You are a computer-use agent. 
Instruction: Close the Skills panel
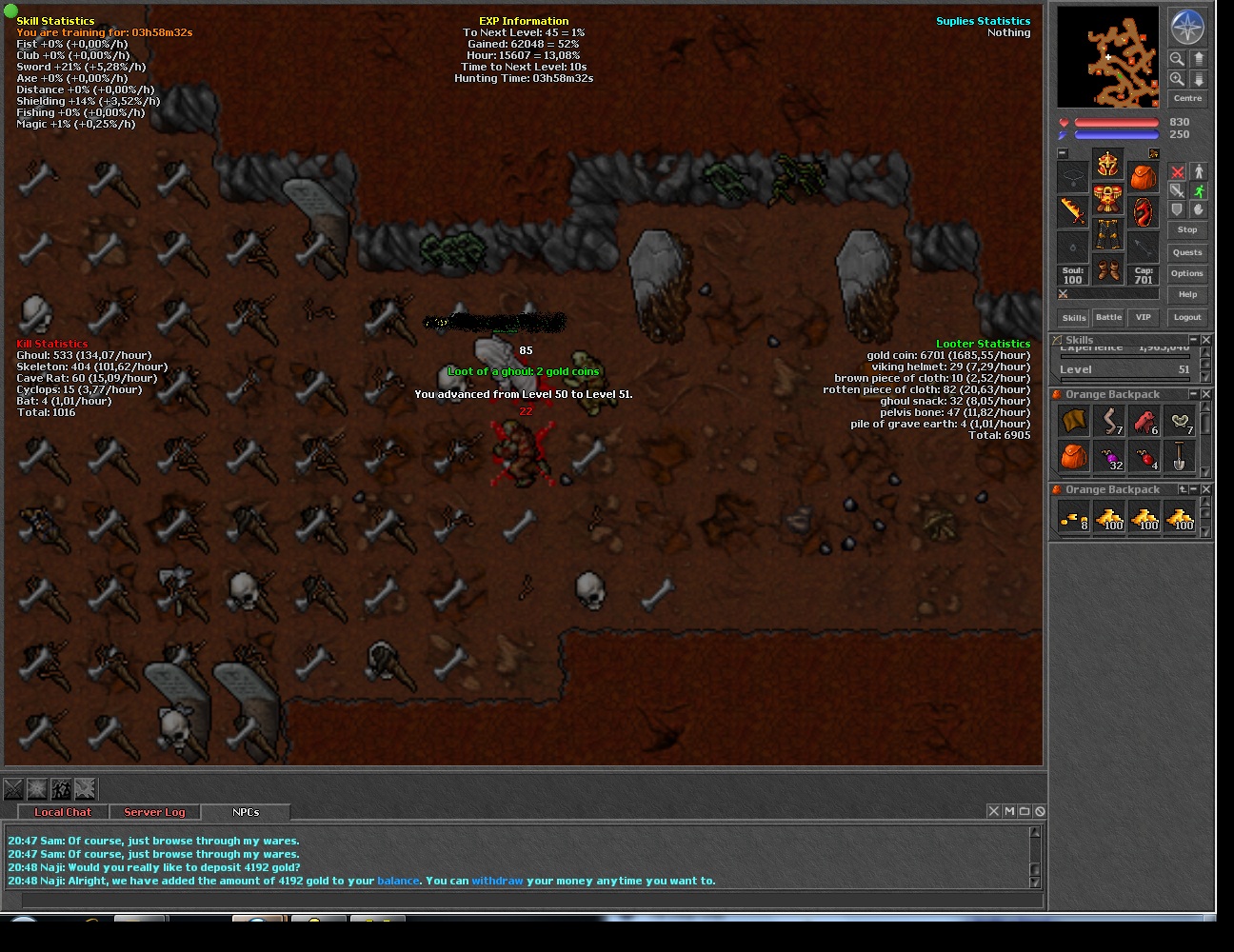(1206, 340)
